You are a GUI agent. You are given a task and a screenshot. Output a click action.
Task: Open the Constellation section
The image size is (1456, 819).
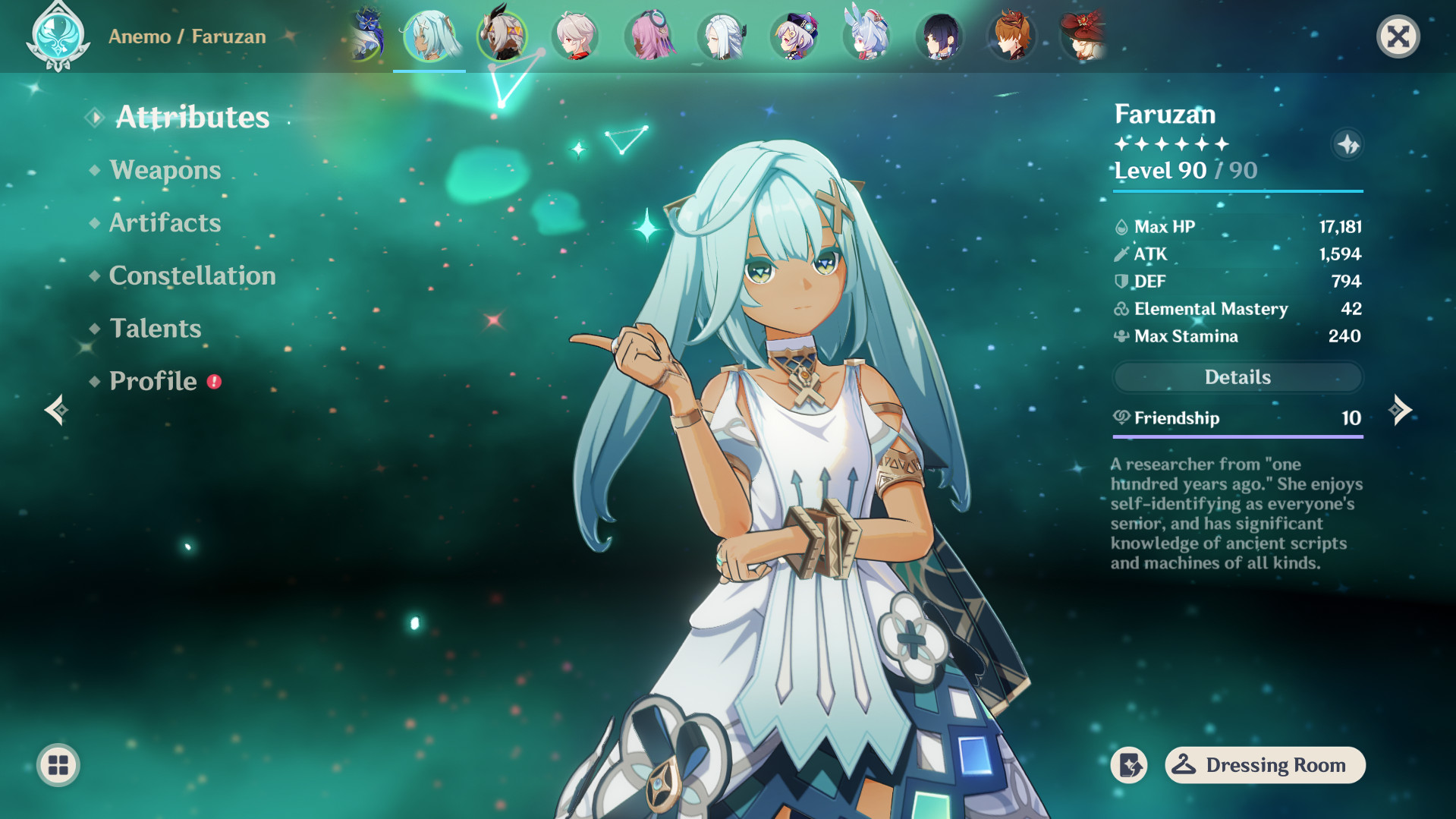click(x=192, y=276)
